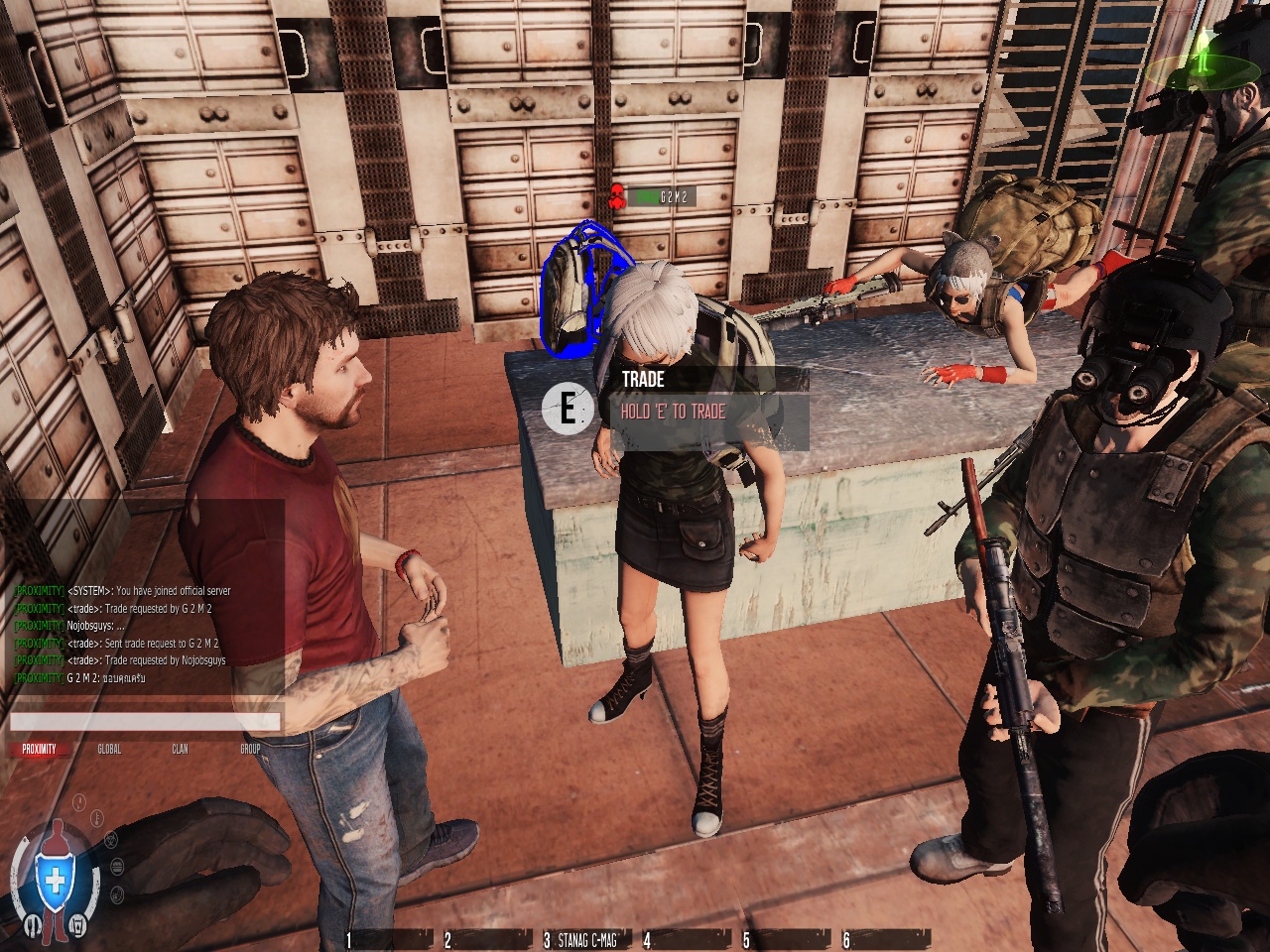
Task: Switch to the Global chat tab
Action: 109,749
